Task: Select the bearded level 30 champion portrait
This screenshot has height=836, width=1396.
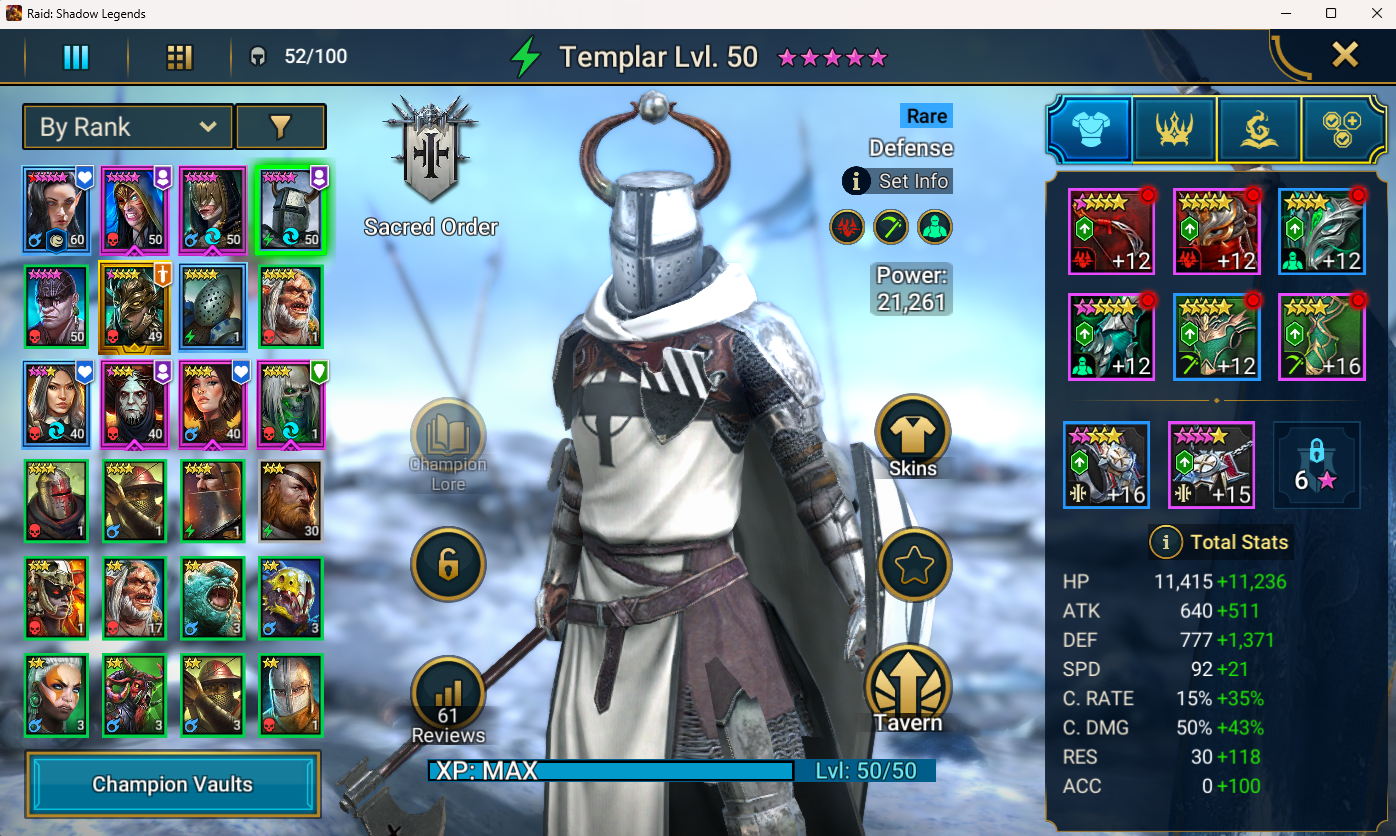Action: coord(291,500)
